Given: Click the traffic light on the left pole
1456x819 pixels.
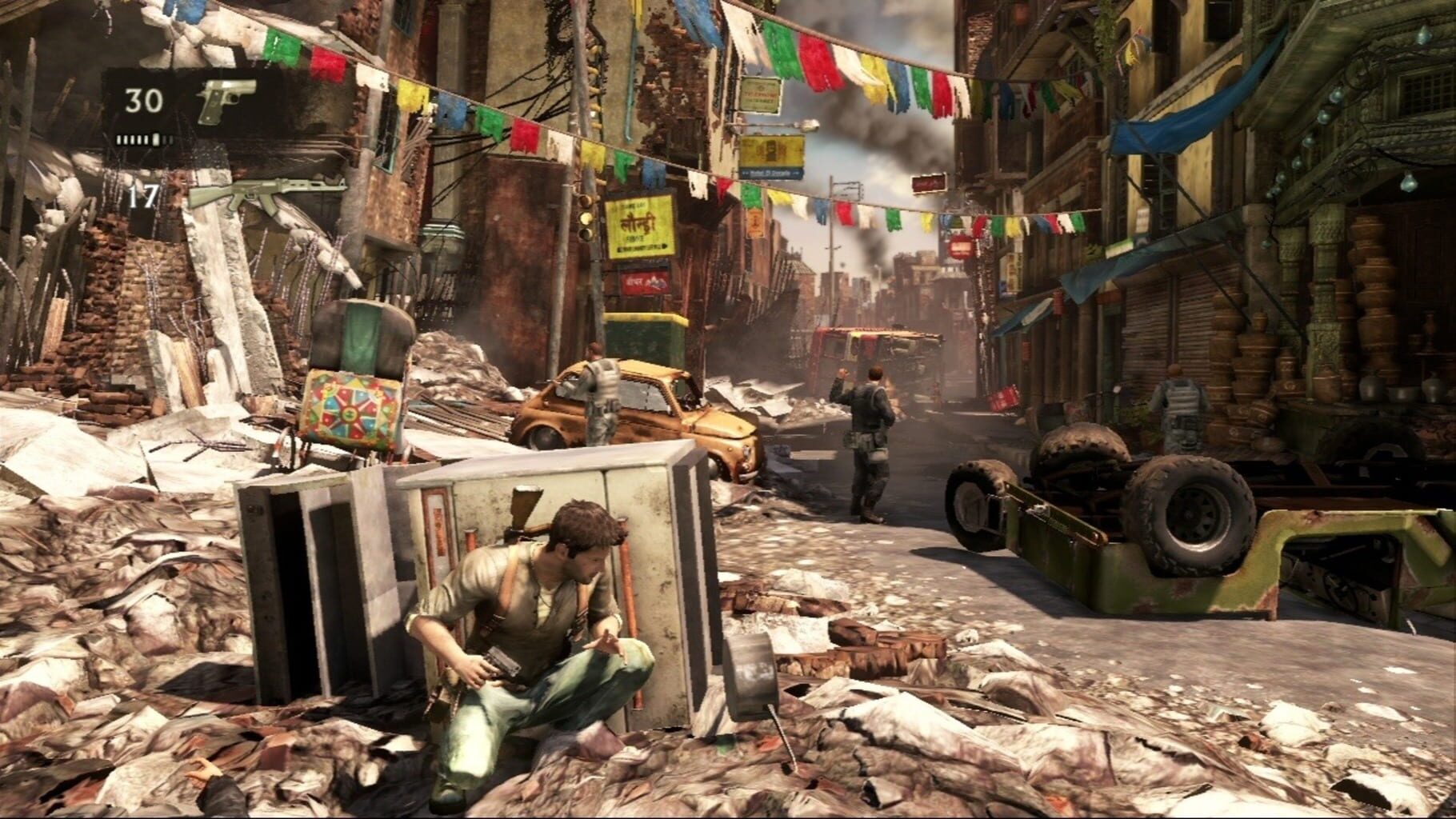Looking at the screenshot, I should click(586, 218).
